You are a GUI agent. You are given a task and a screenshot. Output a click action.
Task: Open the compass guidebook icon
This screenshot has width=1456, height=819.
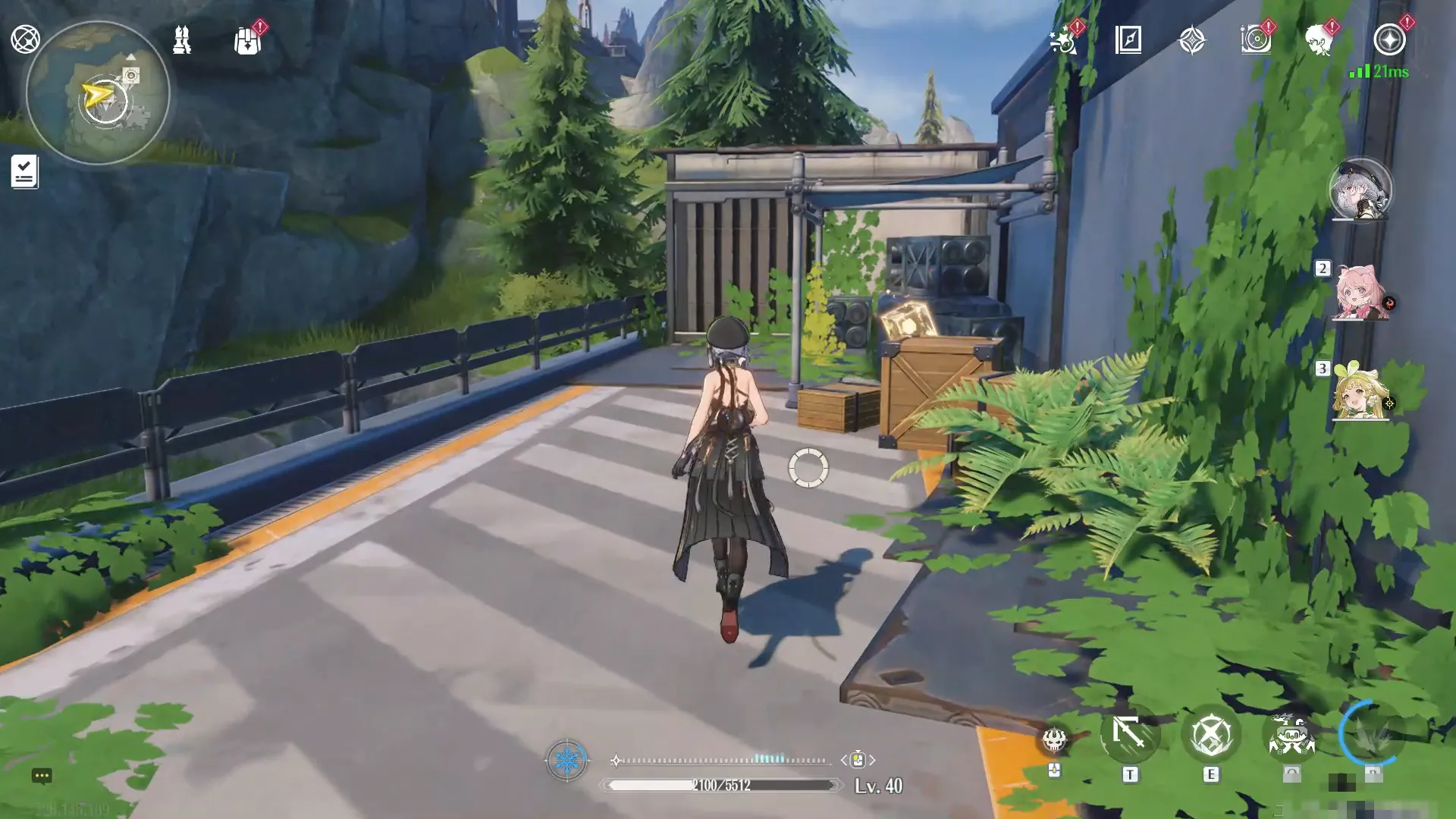1128,39
